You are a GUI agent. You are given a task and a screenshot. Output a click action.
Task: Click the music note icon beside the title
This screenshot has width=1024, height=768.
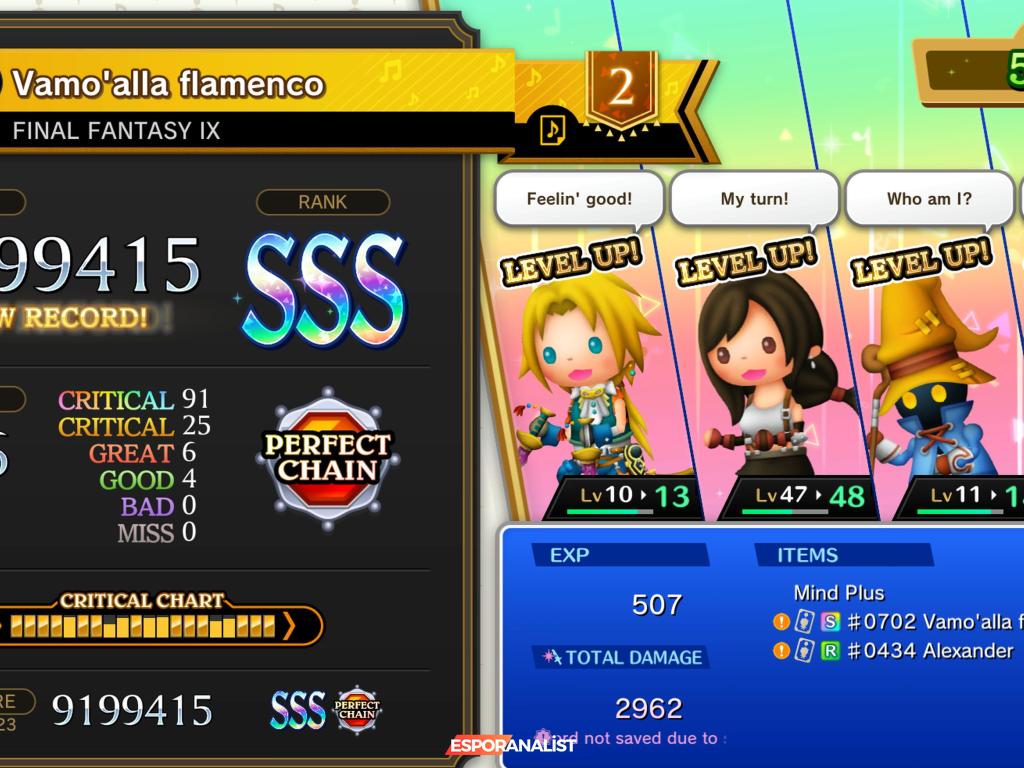[552, 128]
